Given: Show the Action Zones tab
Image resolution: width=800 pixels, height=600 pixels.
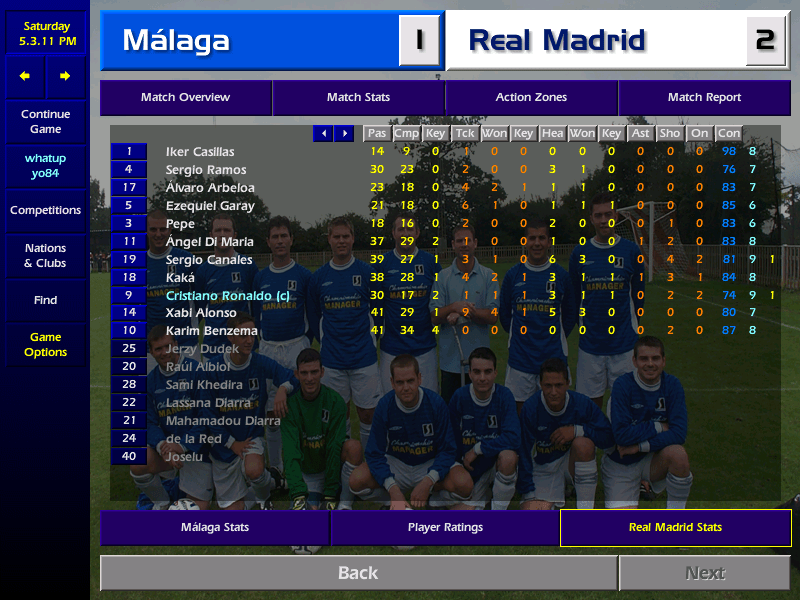Looking at the screenshot, I should (x=531, y=98).
